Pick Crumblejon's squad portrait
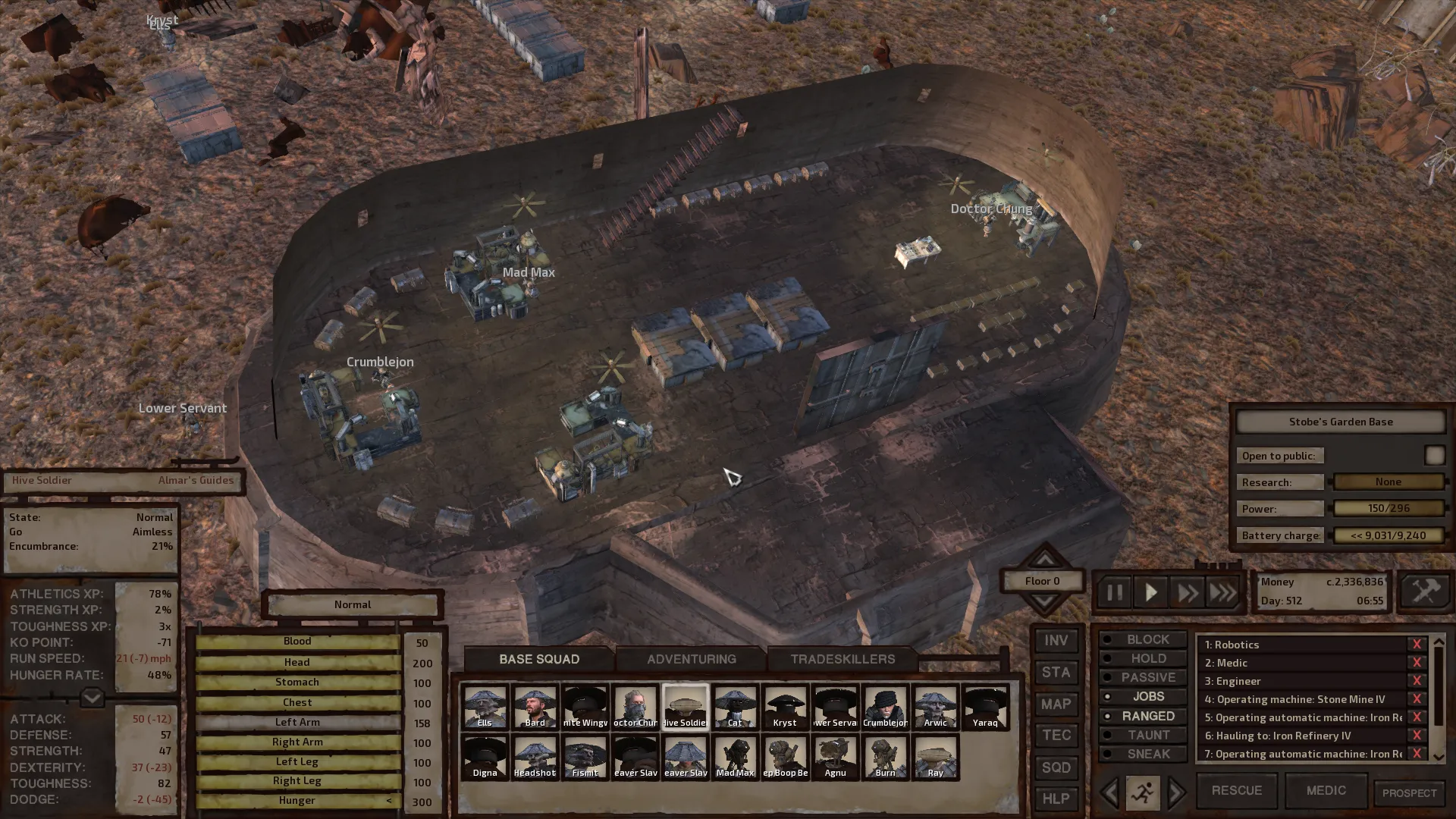The image size is (1456, 819). pyautogui.click(x=885, y=707)
